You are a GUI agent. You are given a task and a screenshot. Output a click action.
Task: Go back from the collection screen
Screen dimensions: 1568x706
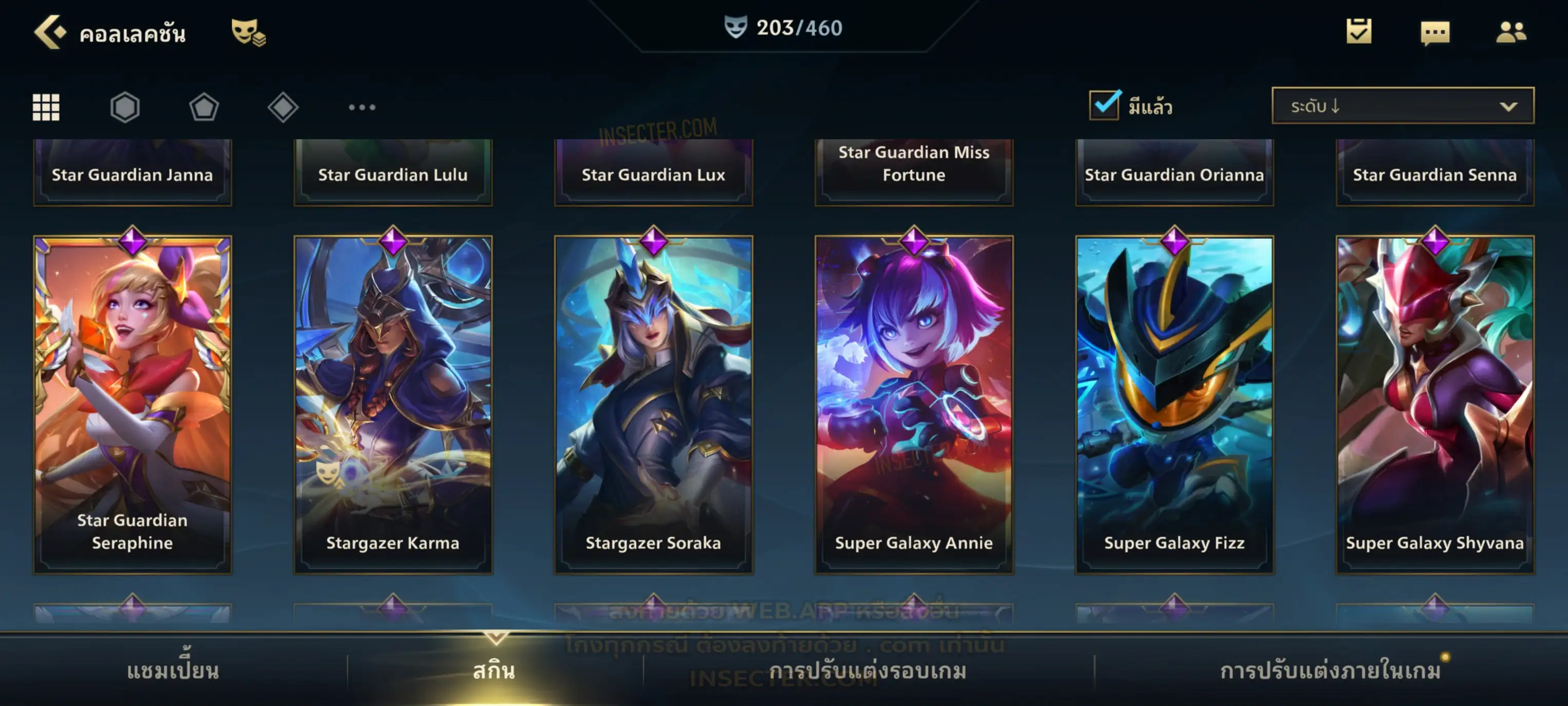[50, 32]
